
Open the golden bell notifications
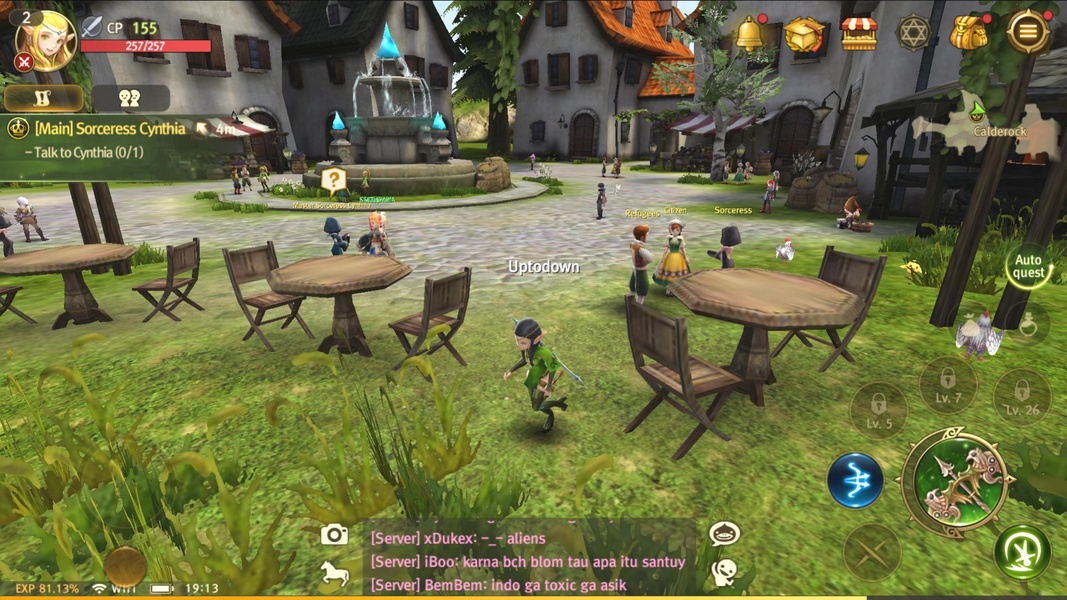coord(749,34)
